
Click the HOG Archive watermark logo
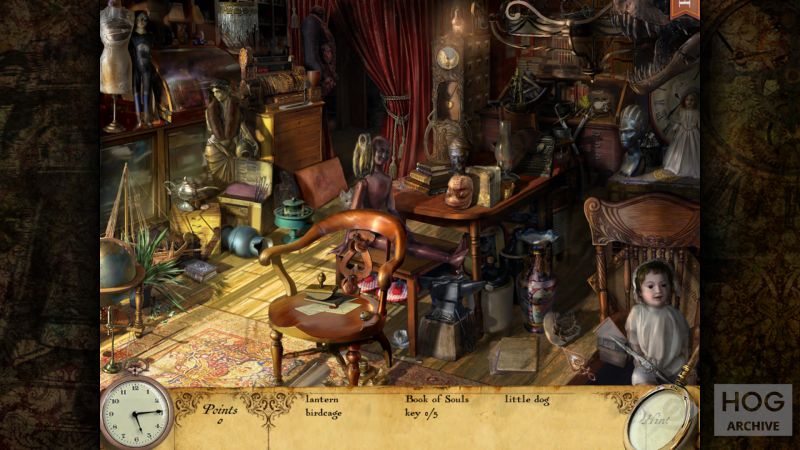click(x=752, y=409)
